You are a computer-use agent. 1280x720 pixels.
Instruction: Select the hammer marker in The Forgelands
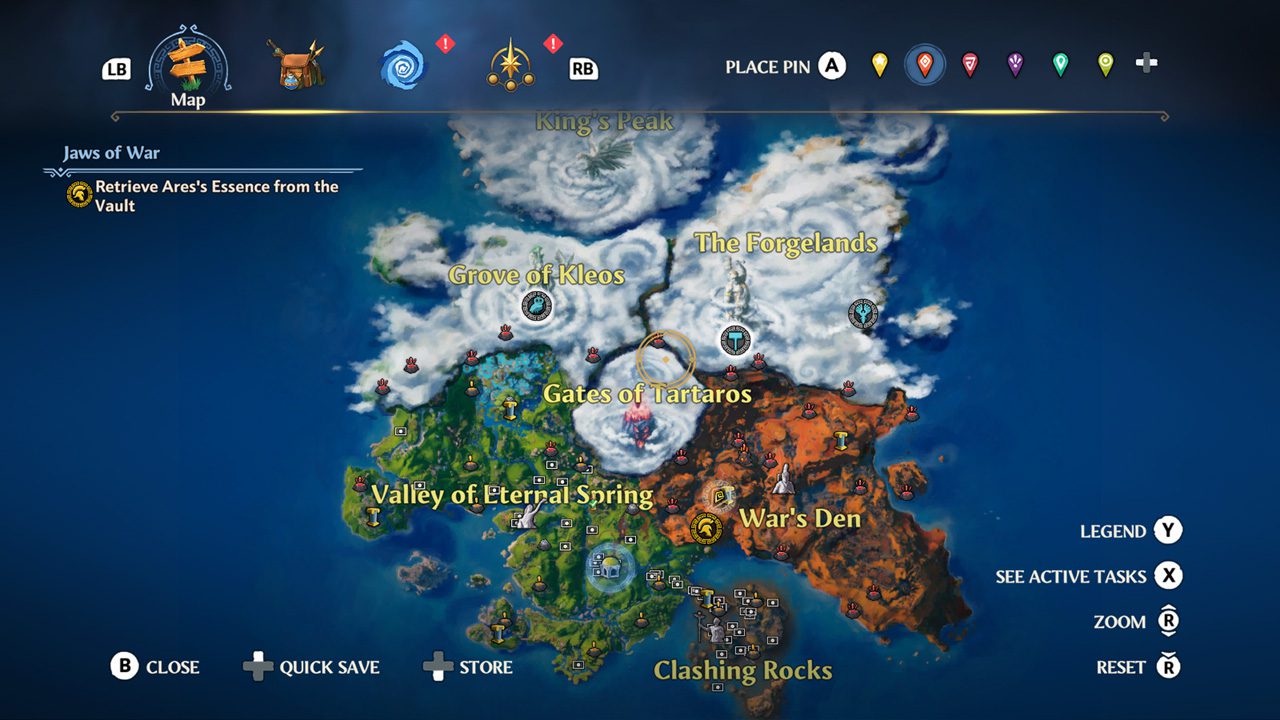click(736, 341)
